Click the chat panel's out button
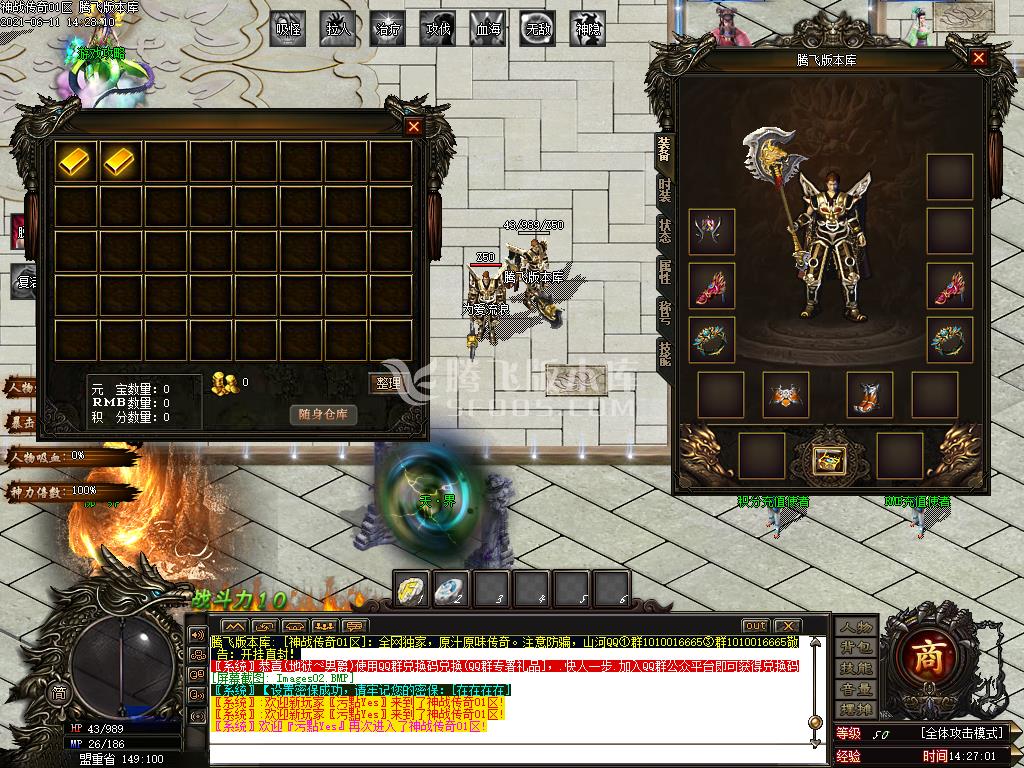This screenshot has width=1024, height=768. coord(755,626)
